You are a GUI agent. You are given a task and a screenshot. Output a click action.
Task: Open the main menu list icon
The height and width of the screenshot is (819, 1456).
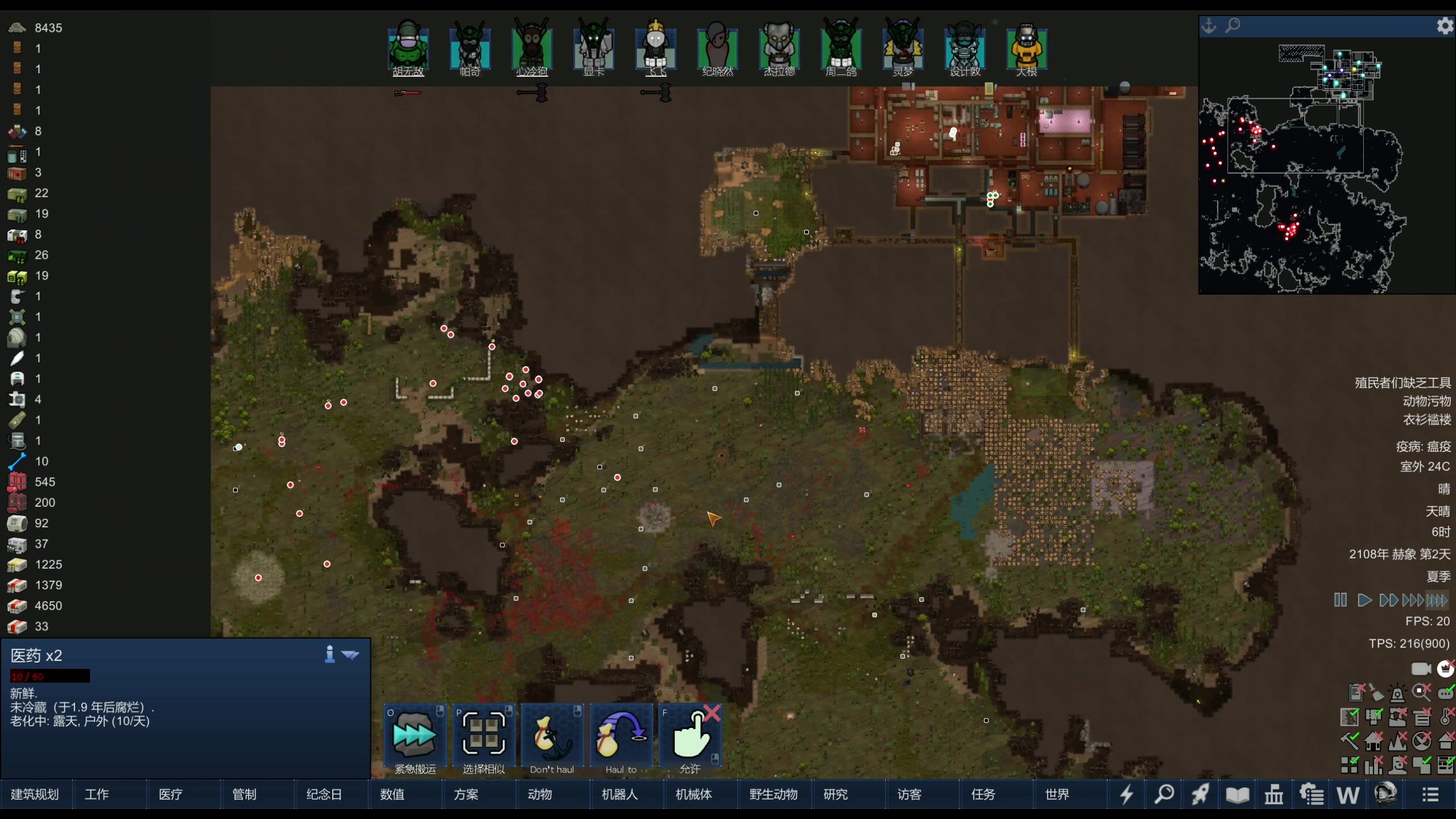click(x=1431, y=794)
